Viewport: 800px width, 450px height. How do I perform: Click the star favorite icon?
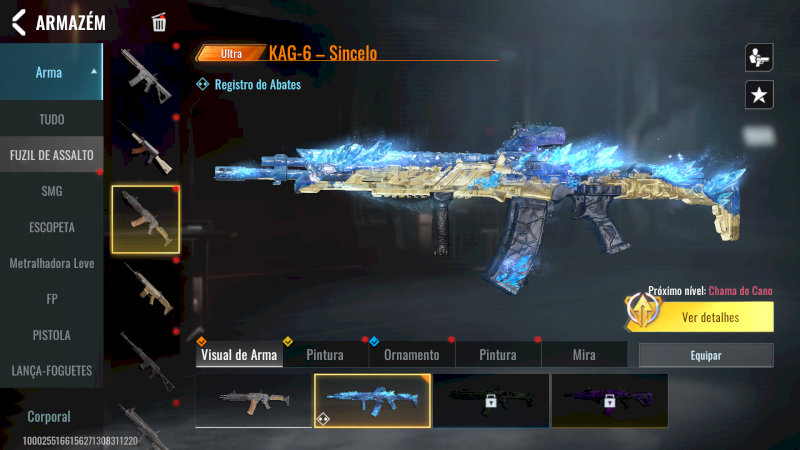tap(759, 95)
